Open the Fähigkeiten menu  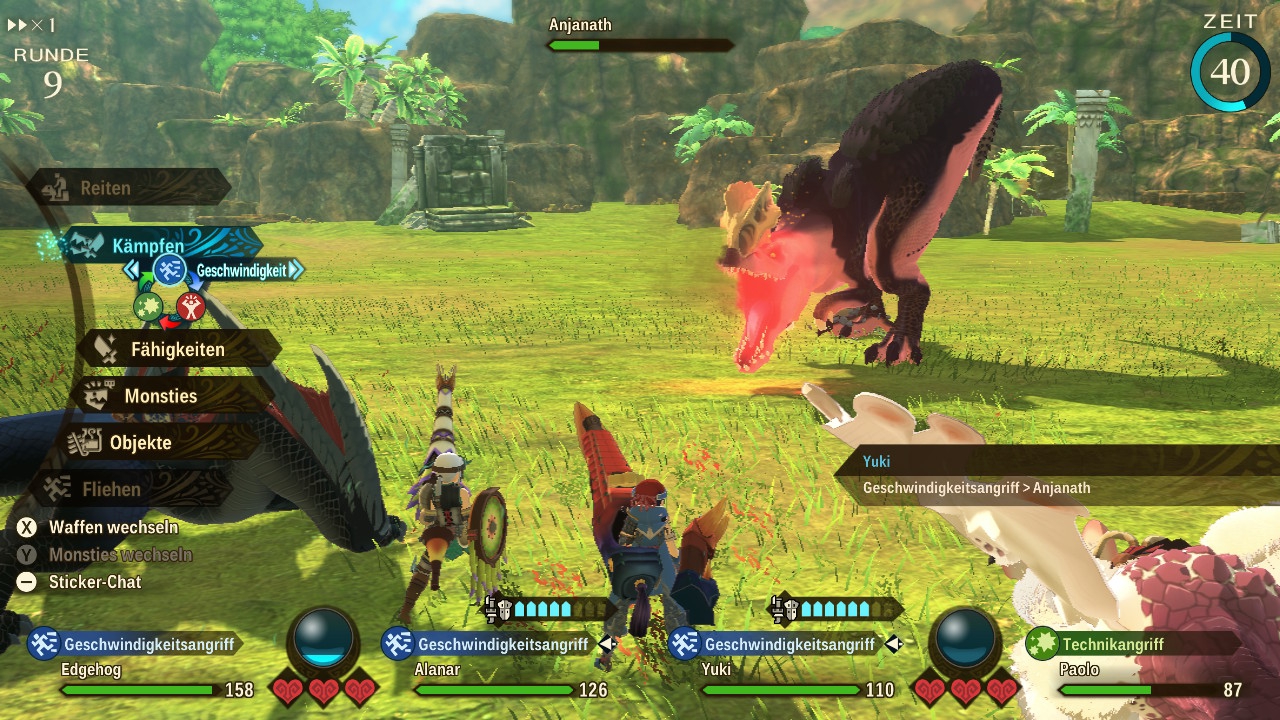[177, 350]
